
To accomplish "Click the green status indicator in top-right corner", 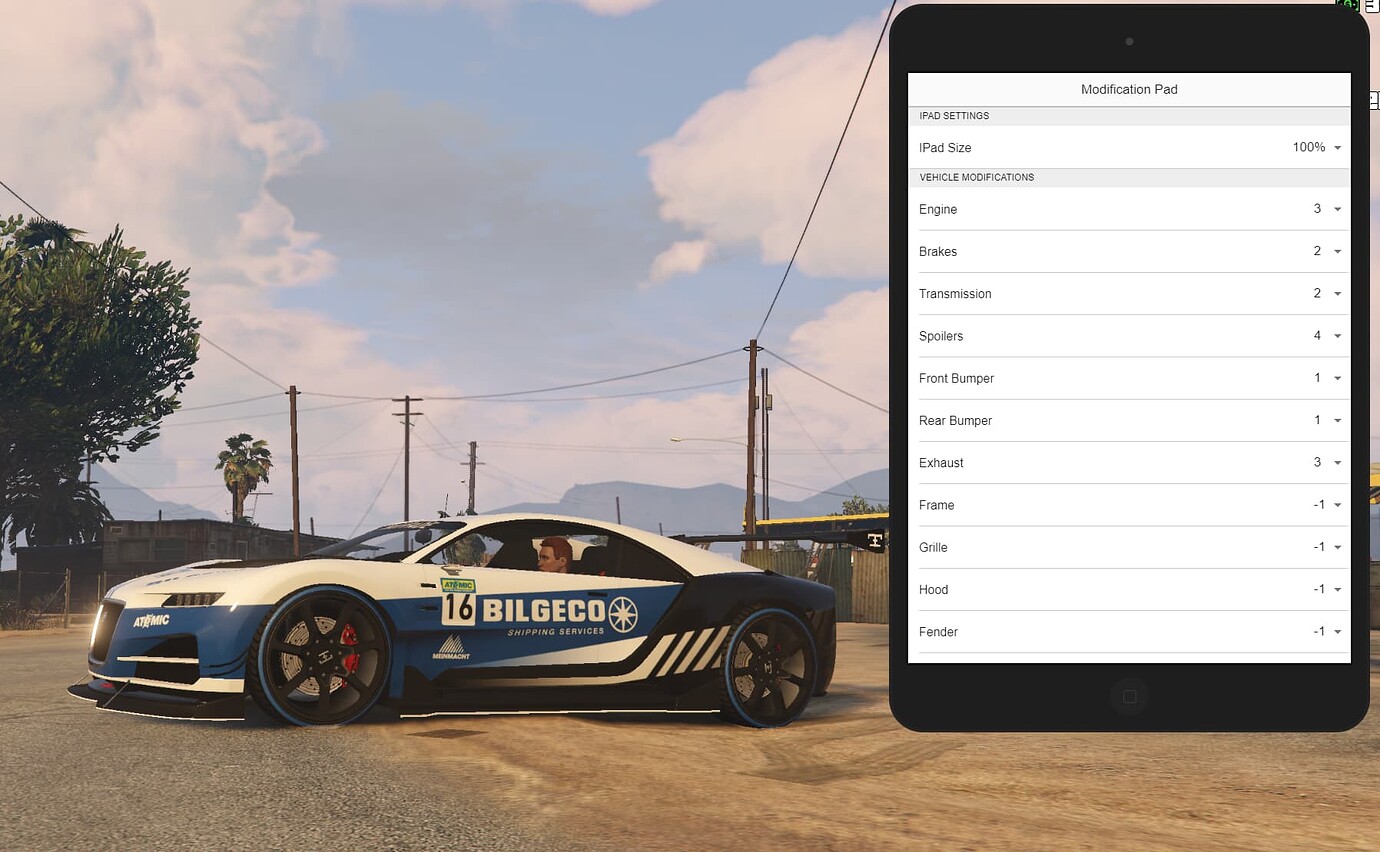I will click(x=1347, y=6).
